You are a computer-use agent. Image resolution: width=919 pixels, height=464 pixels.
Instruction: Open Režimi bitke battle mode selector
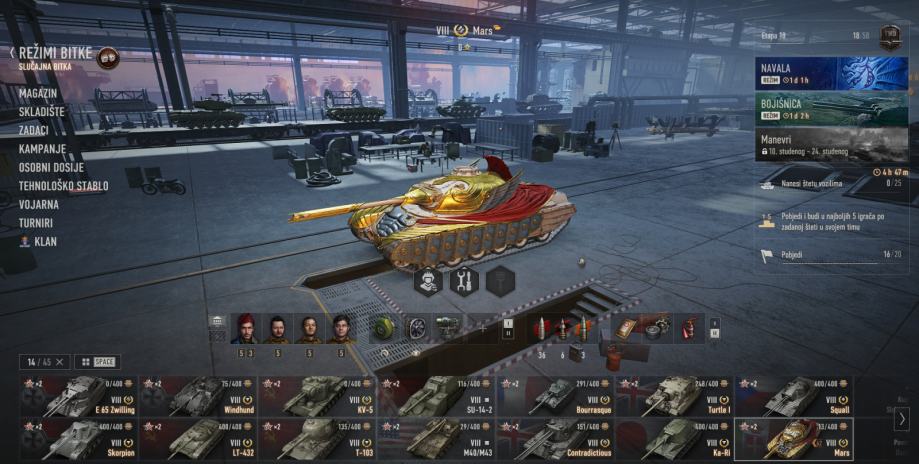[x=55, y=53]
